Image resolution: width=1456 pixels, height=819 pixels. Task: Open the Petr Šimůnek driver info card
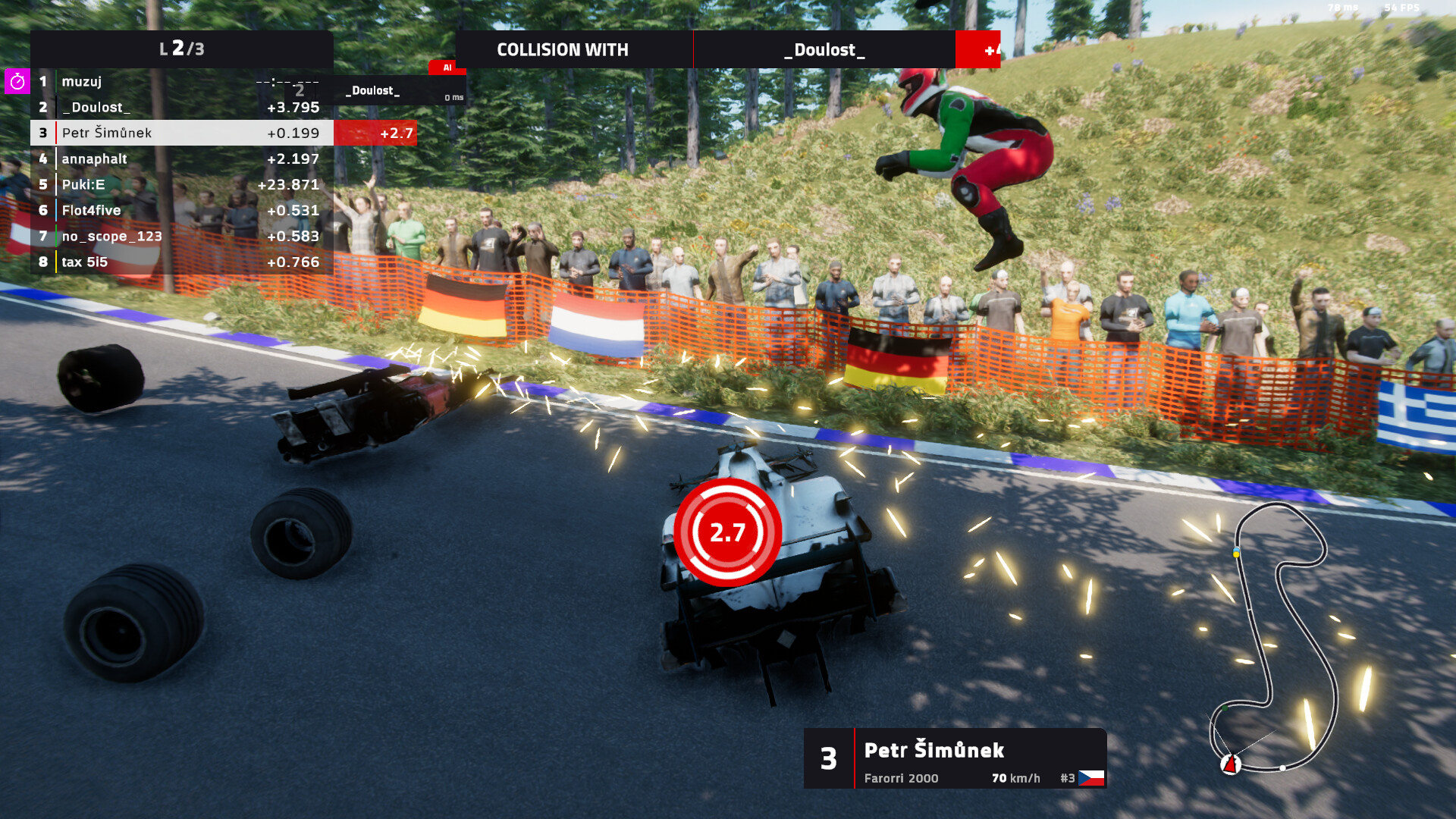click(x=955, y=758)
